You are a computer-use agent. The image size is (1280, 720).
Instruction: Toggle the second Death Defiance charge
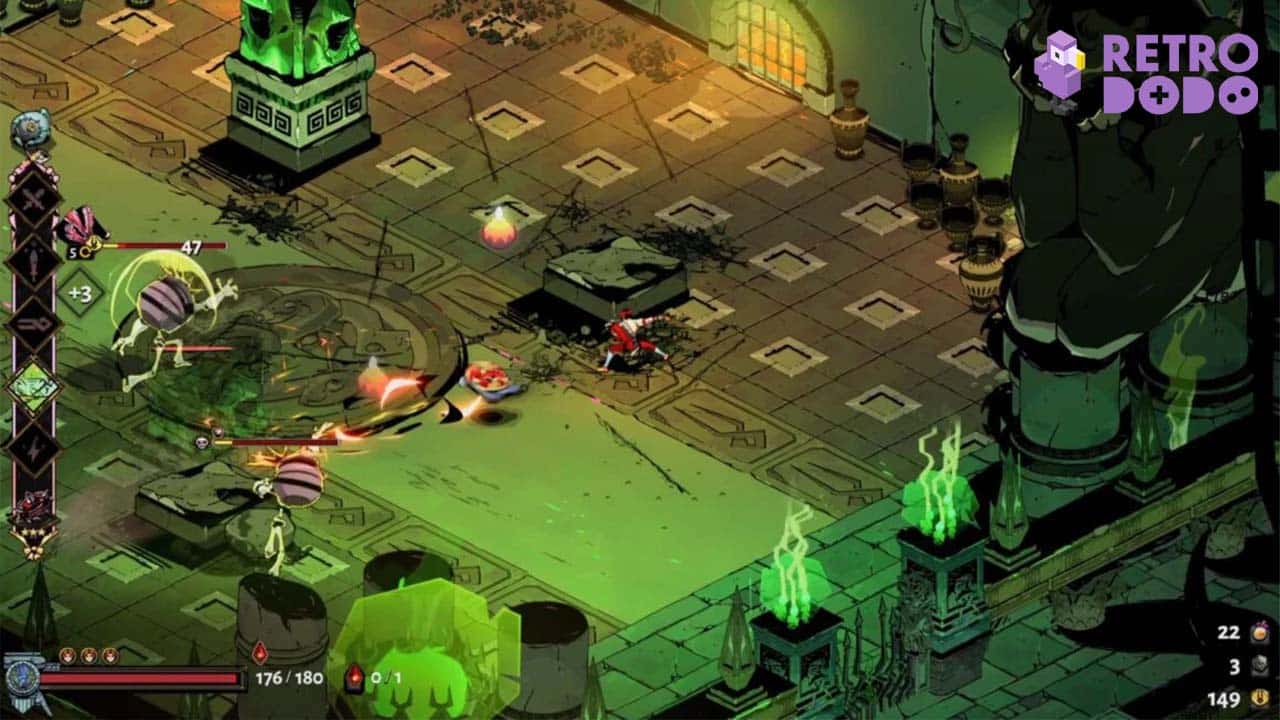click(90, 655)
